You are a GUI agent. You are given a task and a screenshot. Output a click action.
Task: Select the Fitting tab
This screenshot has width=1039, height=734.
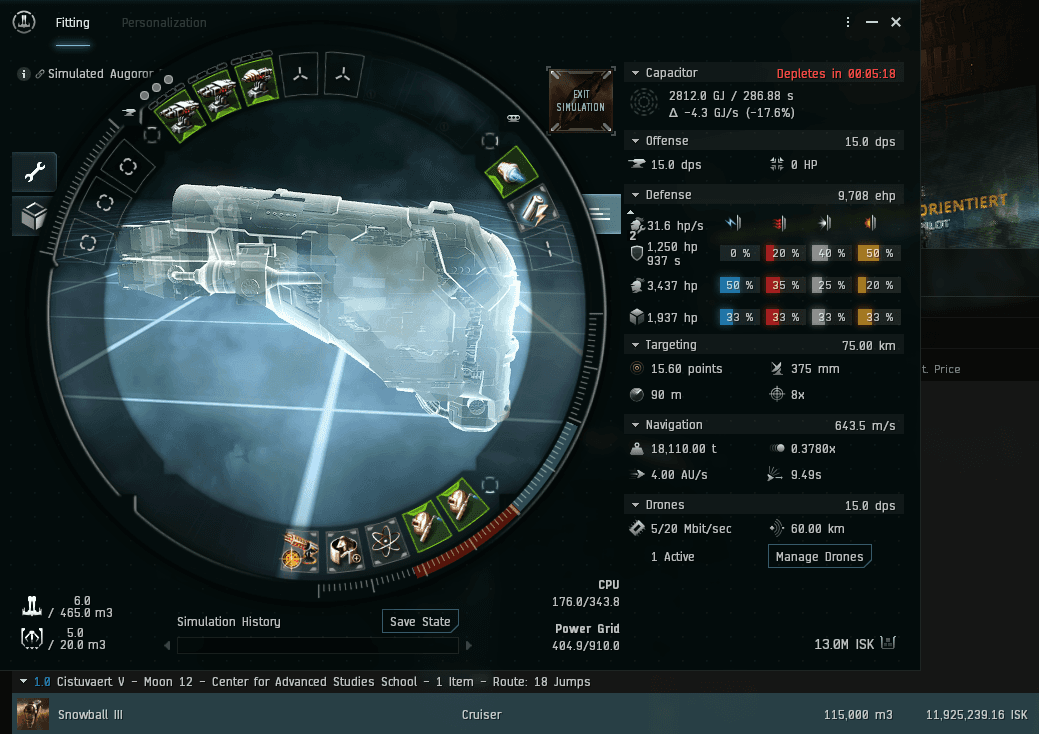[73, 23]
